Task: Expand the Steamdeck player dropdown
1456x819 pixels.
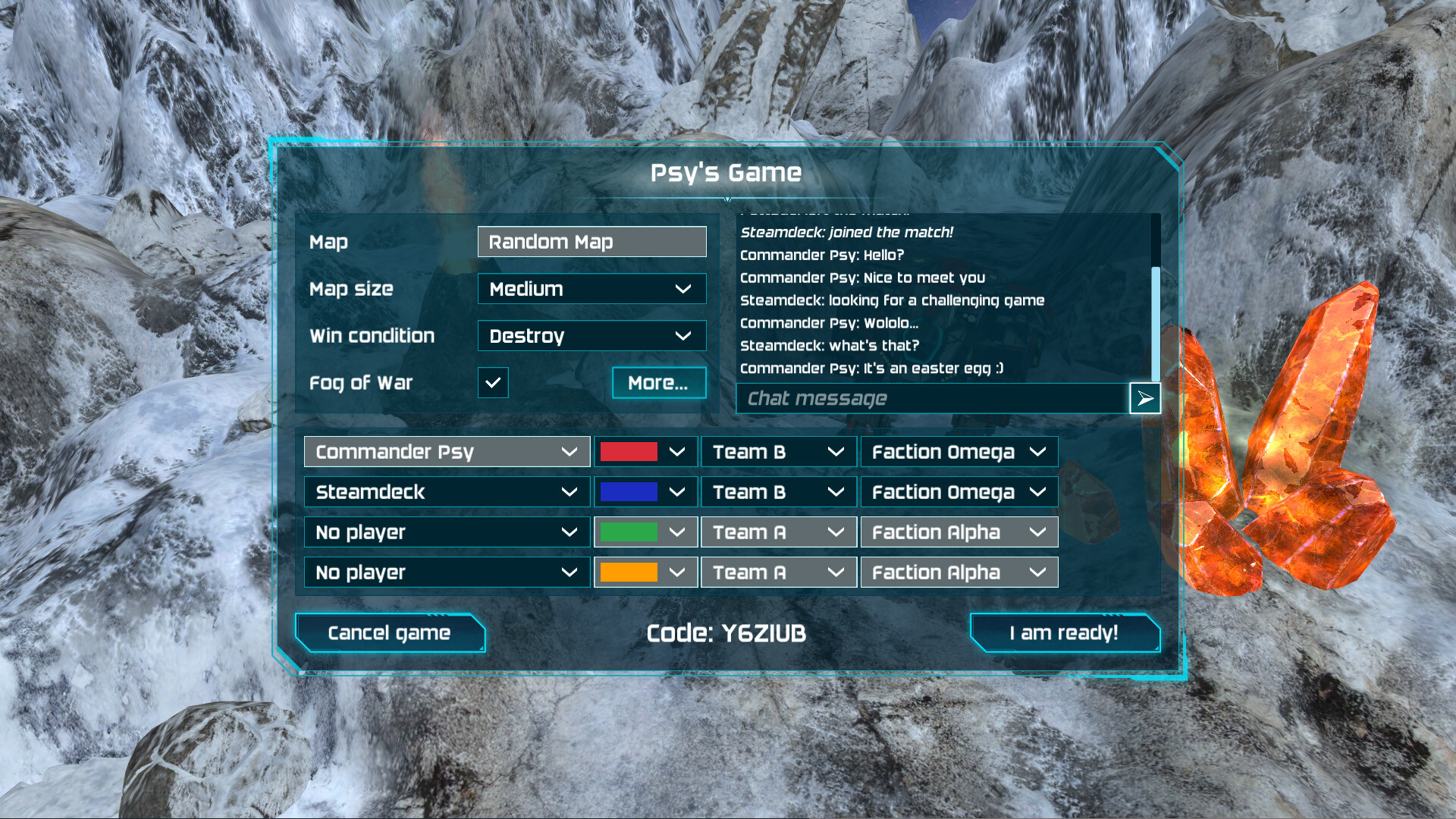Action: pyautogui.click(x=446, y=491)
